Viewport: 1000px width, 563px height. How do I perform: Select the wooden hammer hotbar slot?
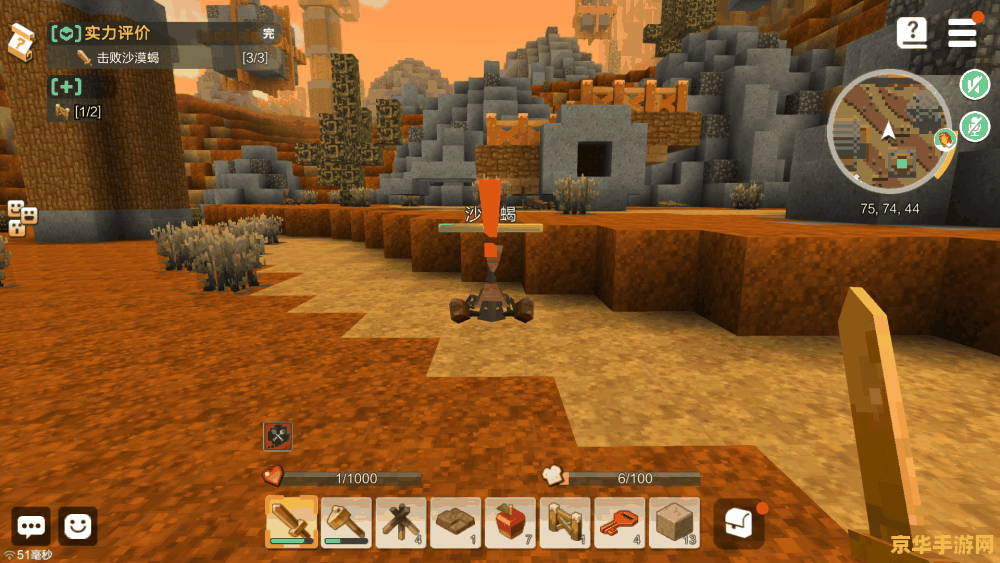tap(346, 522)
